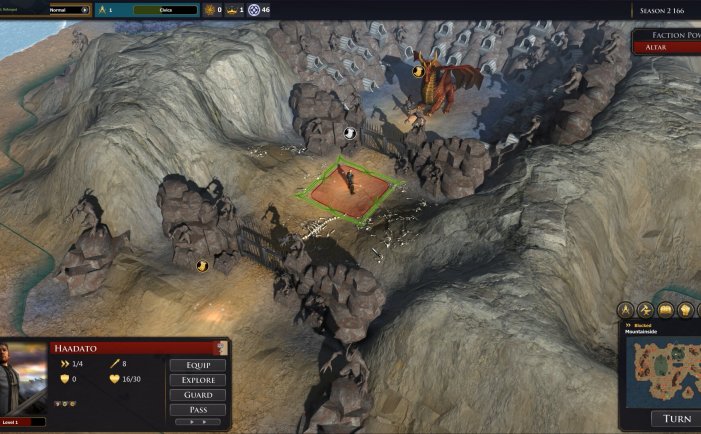Click the small arrow bar under Pass
The height and width of the screenshot is (434, 701).
(x=196, y=422)
